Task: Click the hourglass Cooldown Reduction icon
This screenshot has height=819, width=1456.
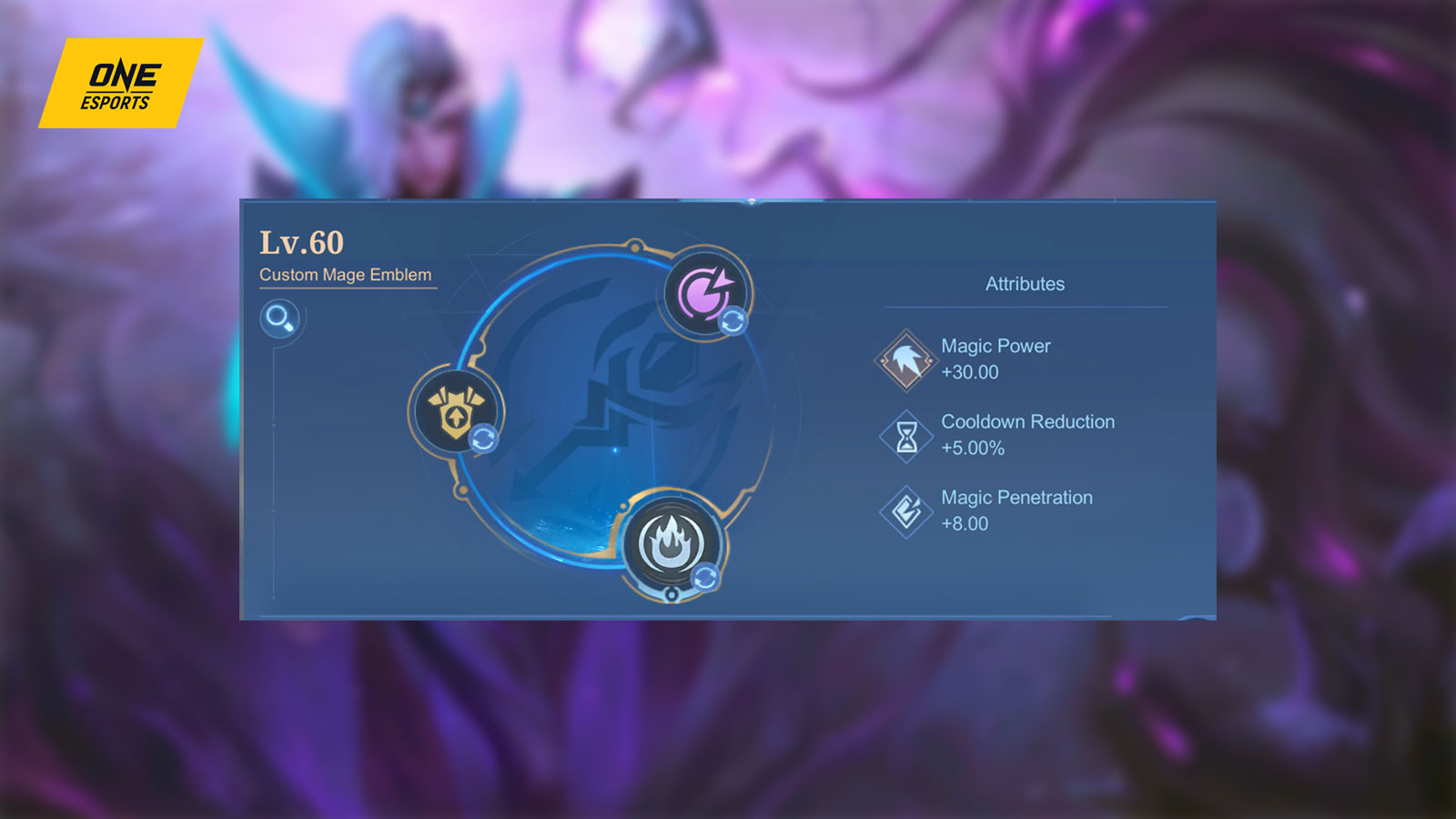Action: click(904, 434)
